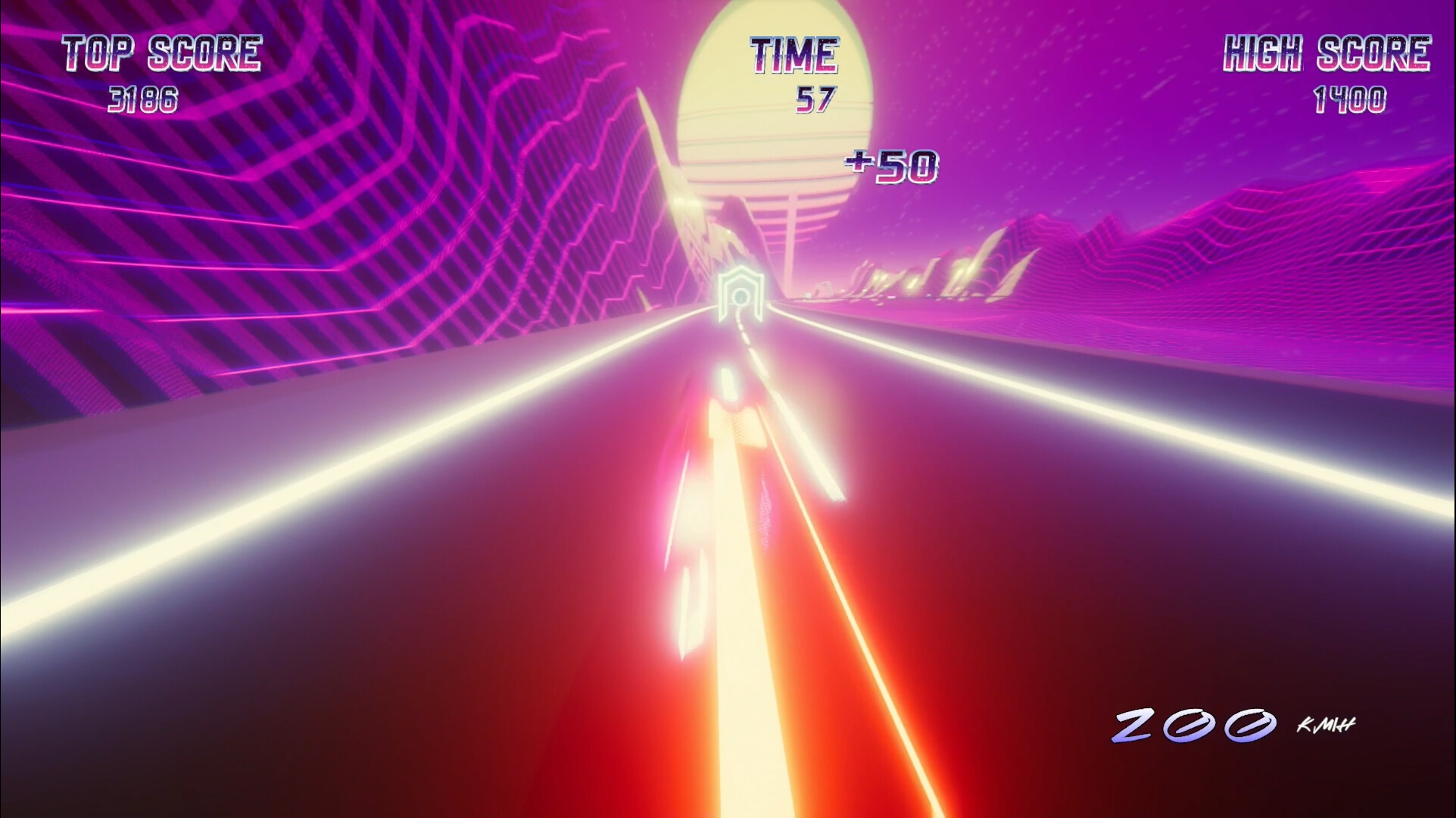Click the TIME label at top center
1456x818 pixels.
click(794, 53)
